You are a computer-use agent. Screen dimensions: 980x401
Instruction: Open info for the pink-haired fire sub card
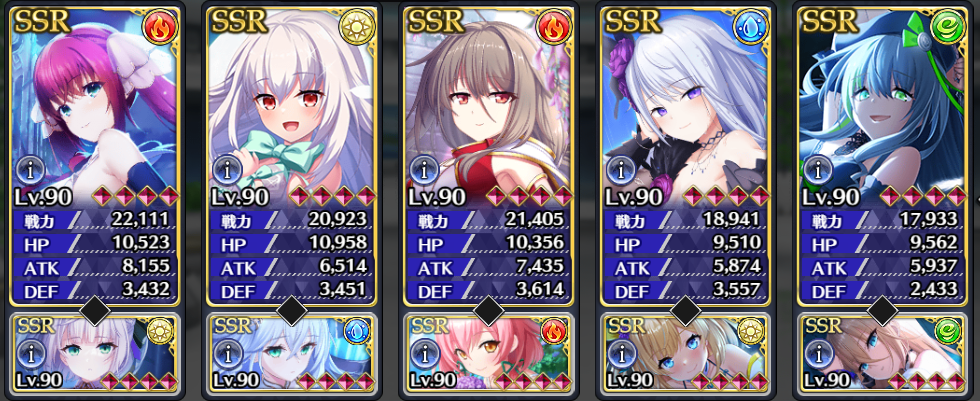422,352
